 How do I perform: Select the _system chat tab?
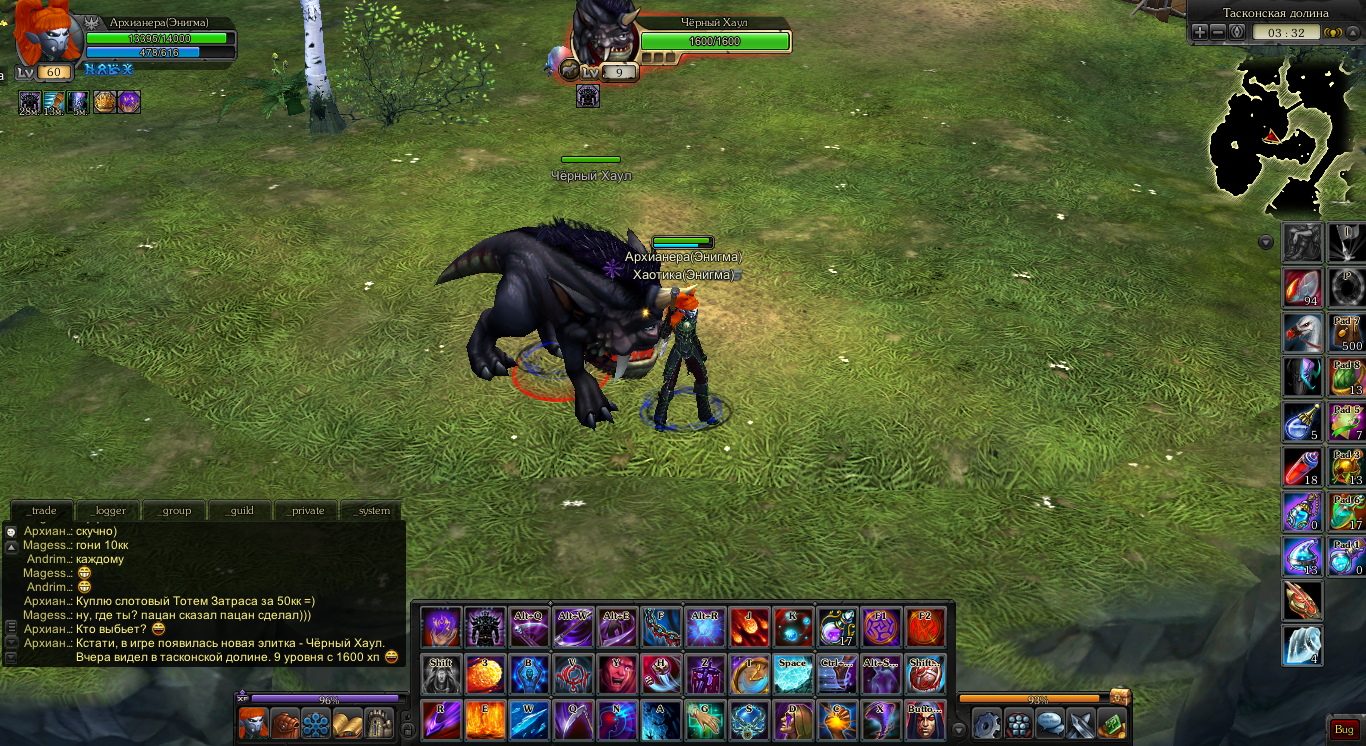[x=372, y=510]
